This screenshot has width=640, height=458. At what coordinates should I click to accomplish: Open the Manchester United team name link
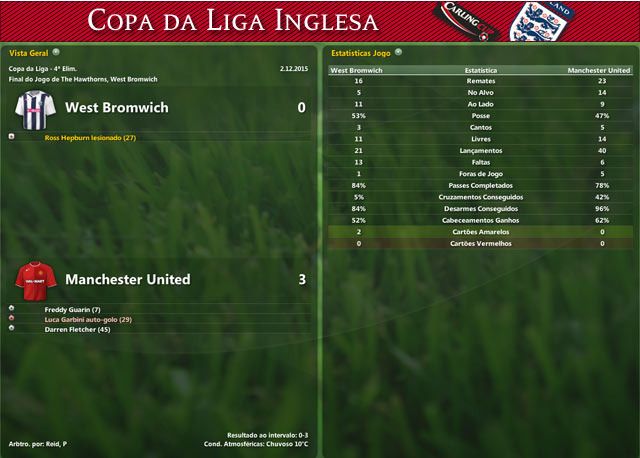[127, 279]
